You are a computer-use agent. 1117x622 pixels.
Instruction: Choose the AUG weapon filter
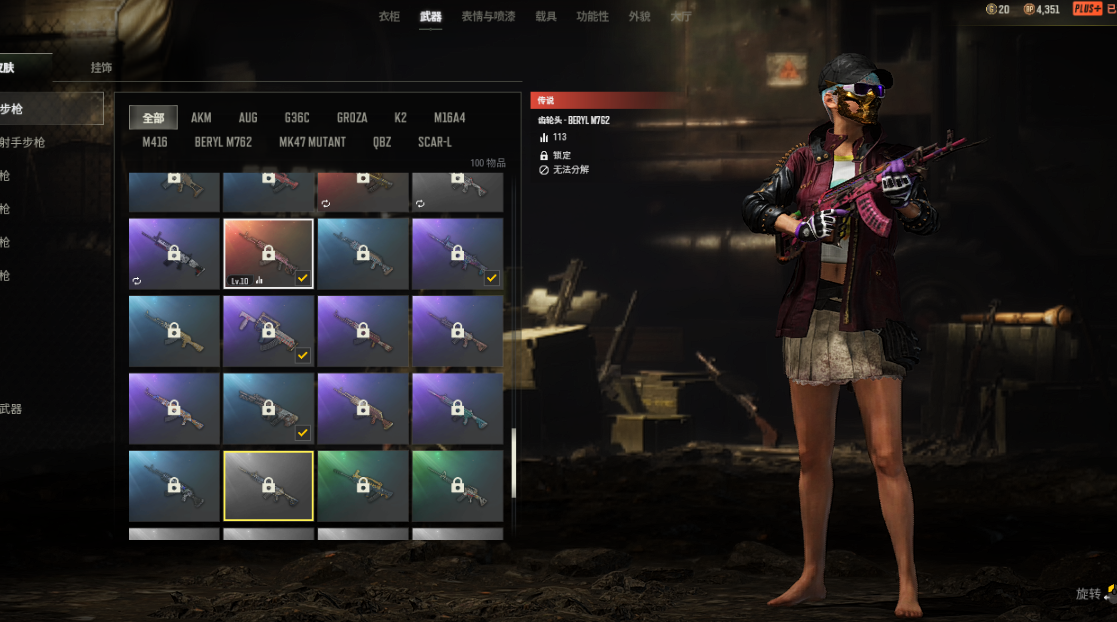pos(248,118)
